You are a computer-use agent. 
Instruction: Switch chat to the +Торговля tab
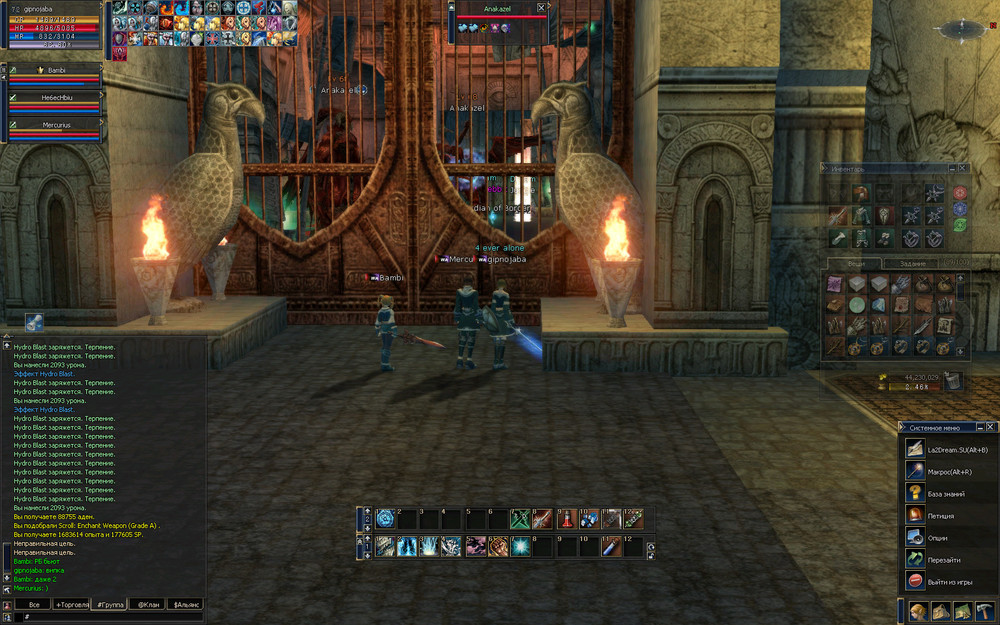pyautogui.click(x=71, y=605)
